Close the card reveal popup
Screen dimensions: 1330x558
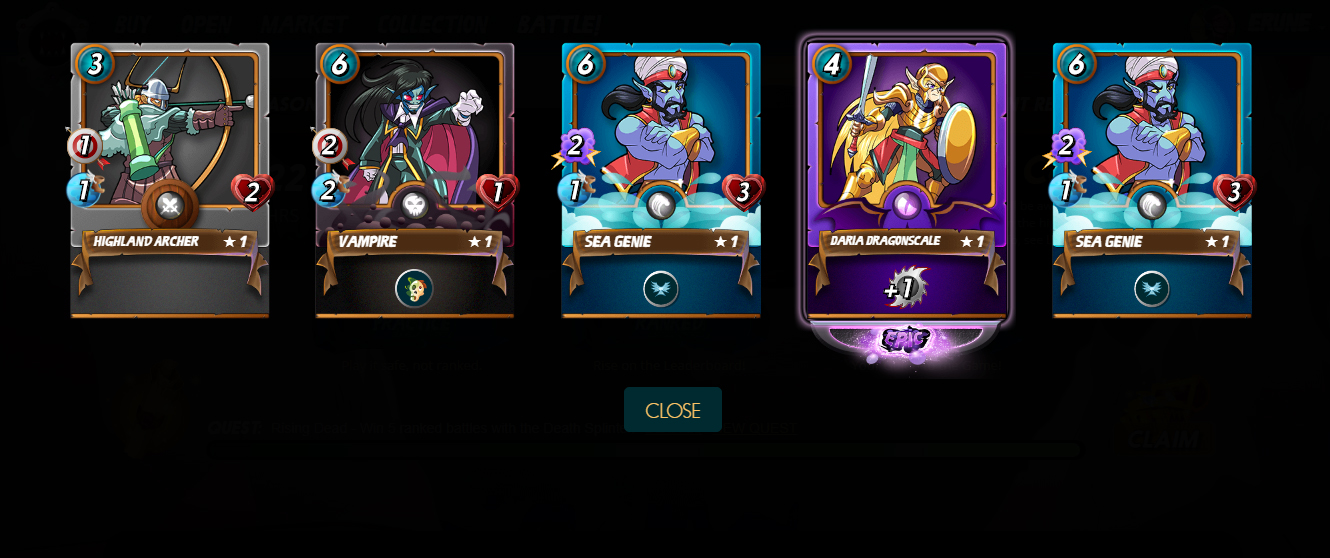672,410
